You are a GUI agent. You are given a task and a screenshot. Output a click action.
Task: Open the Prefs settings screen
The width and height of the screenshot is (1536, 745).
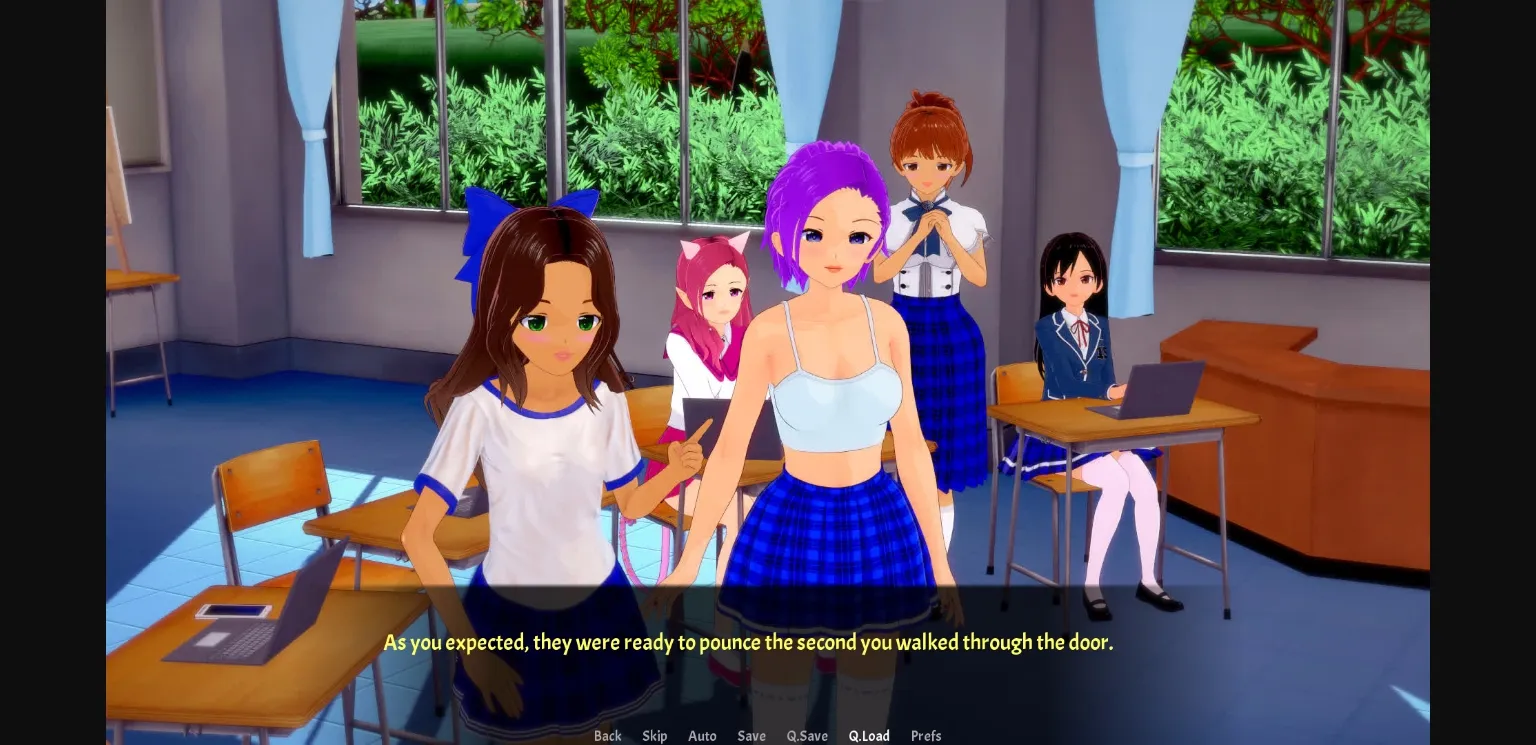(925, 736)
